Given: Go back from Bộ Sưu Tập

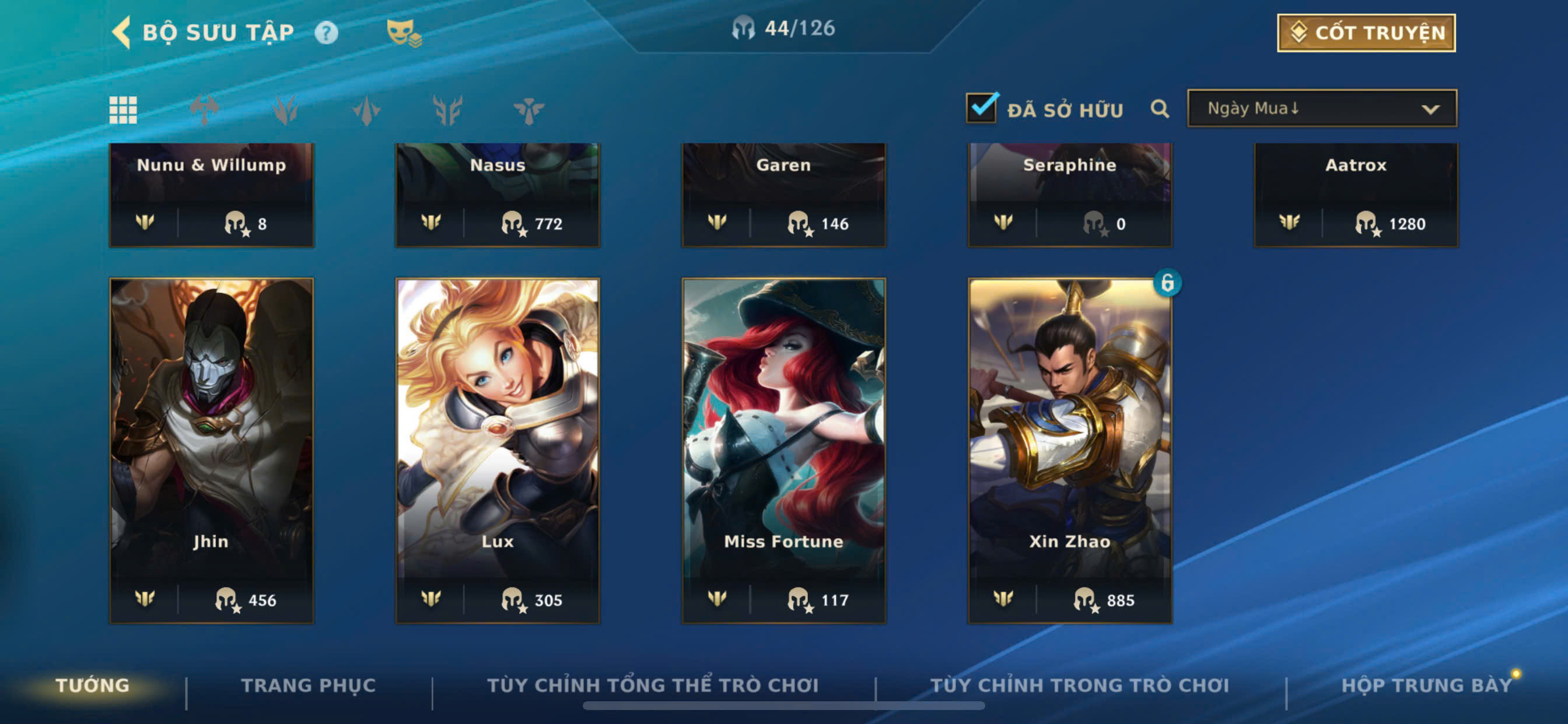Looking at the screenshot, I should pos(123,31).
